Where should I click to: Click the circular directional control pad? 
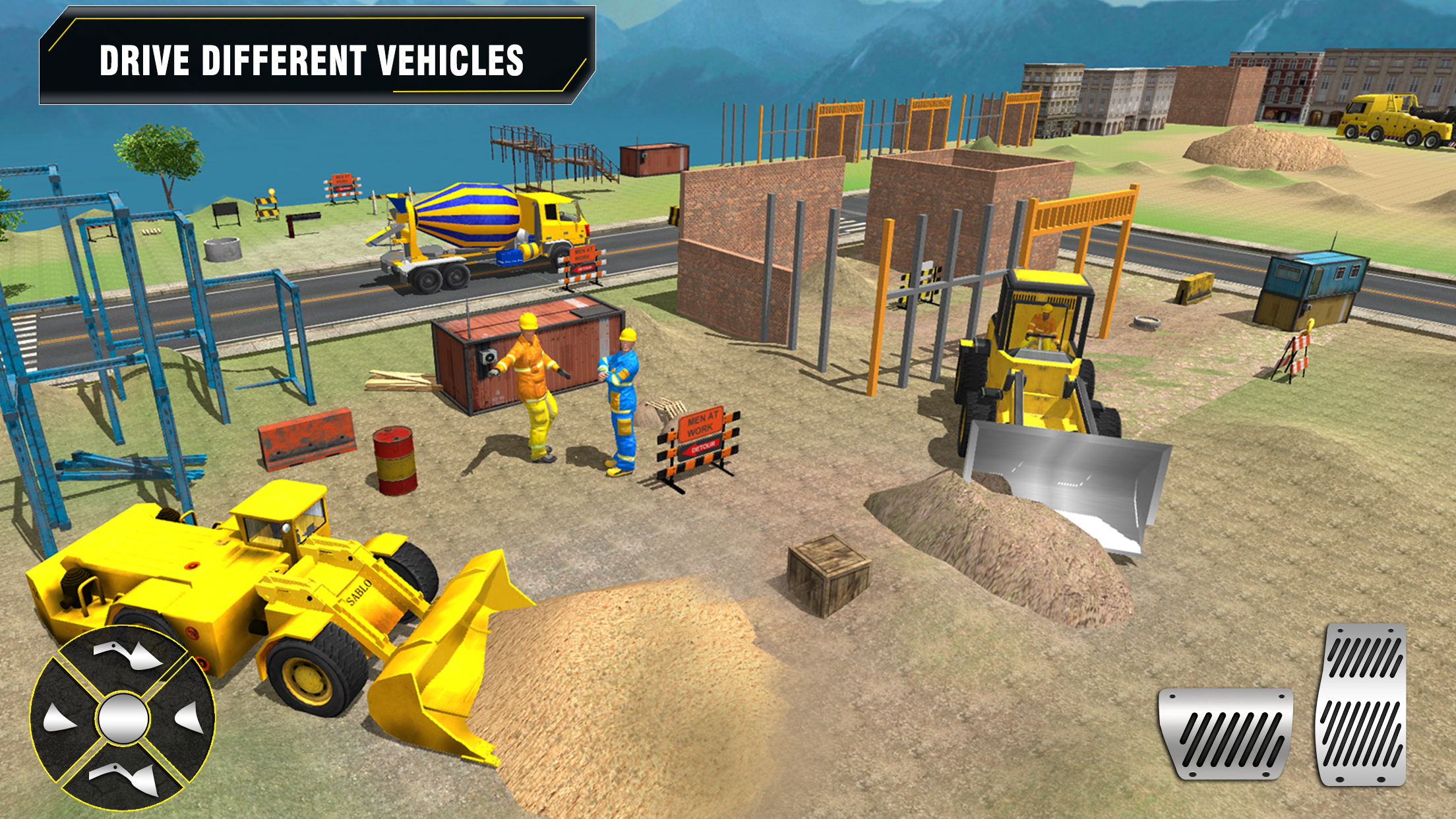(x=123, y=719)
